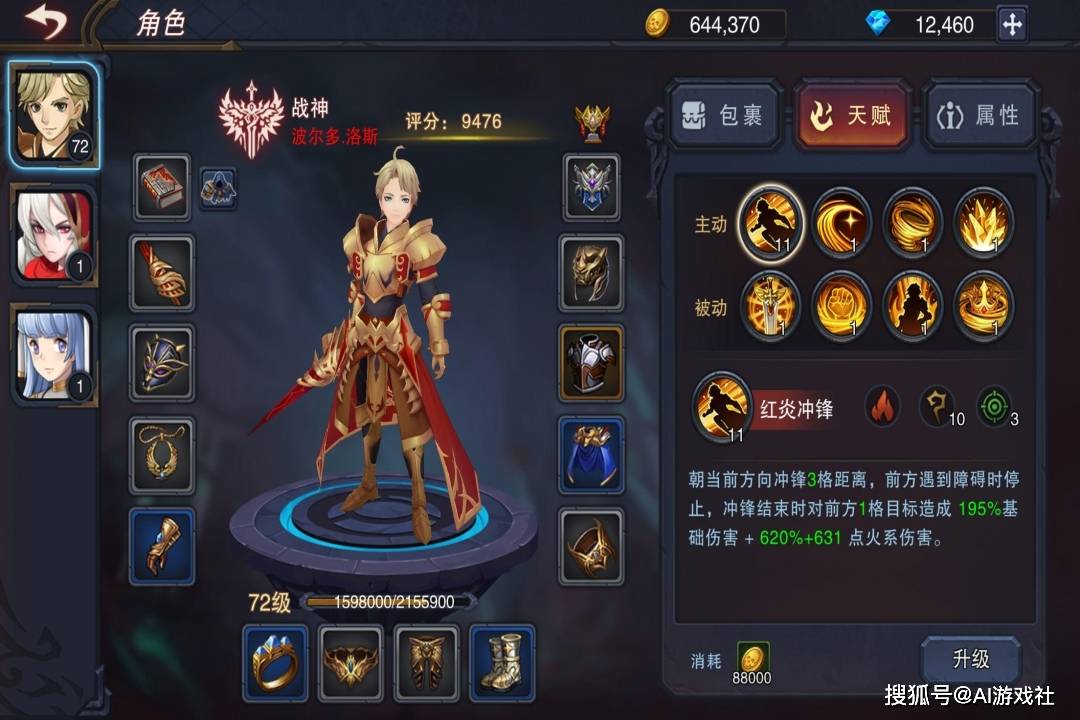Open the blue cape equipment slot

pyautogui.click(x=591, y=455)
